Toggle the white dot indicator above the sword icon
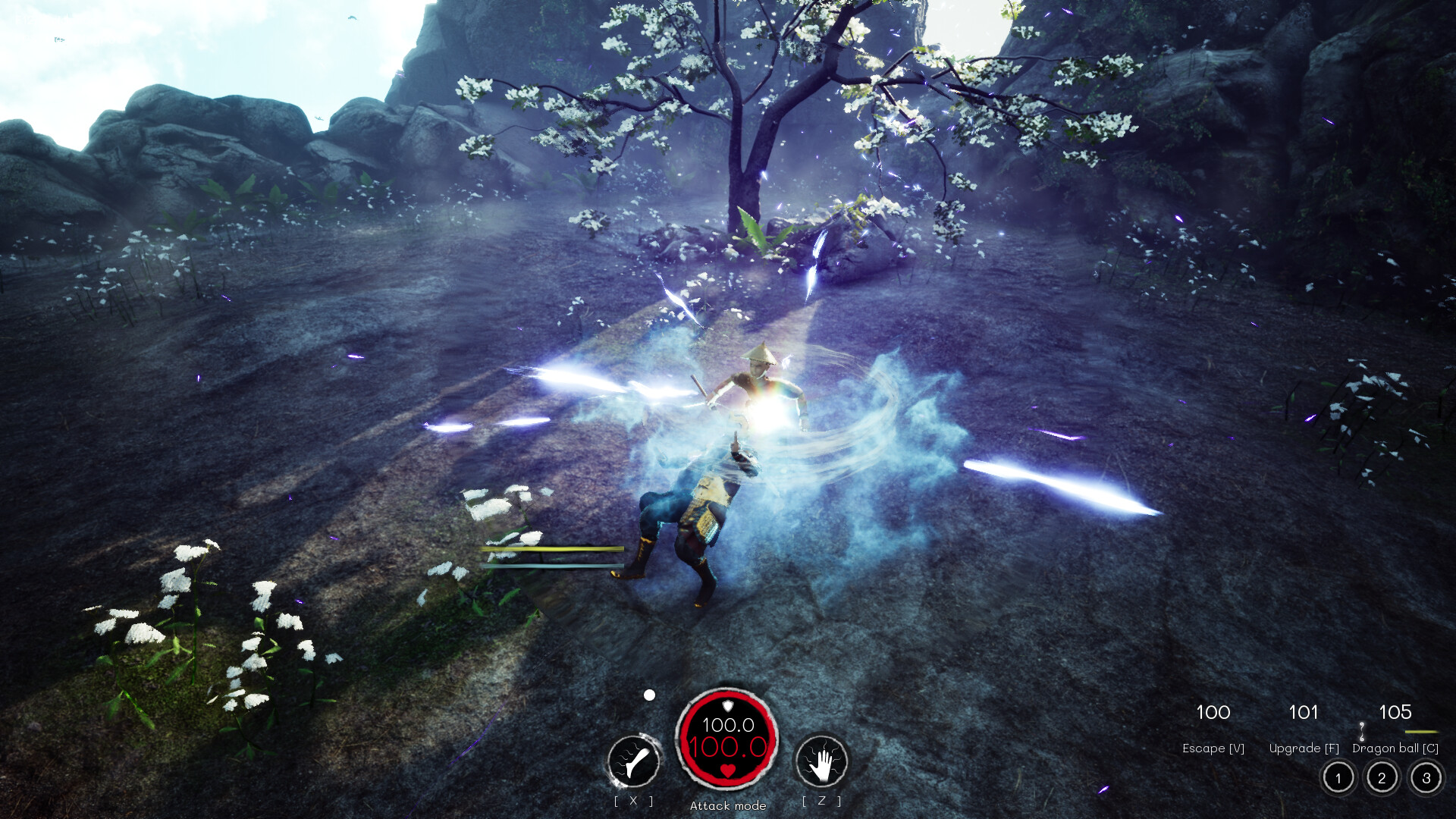Screen dimensions: 1456x819 click(x=649, y=695)
